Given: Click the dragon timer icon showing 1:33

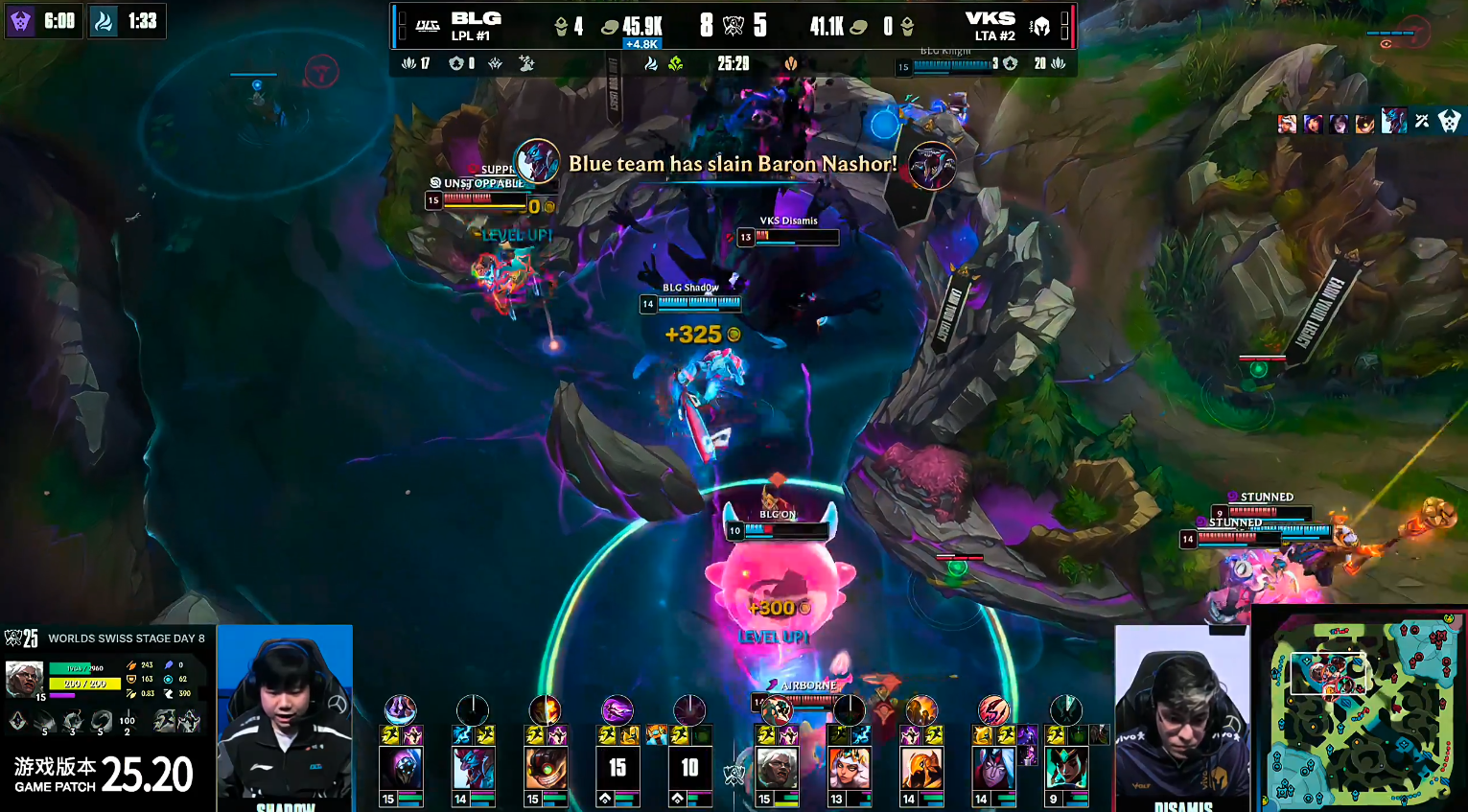Looking at the screenshot, I should (104, 20).
